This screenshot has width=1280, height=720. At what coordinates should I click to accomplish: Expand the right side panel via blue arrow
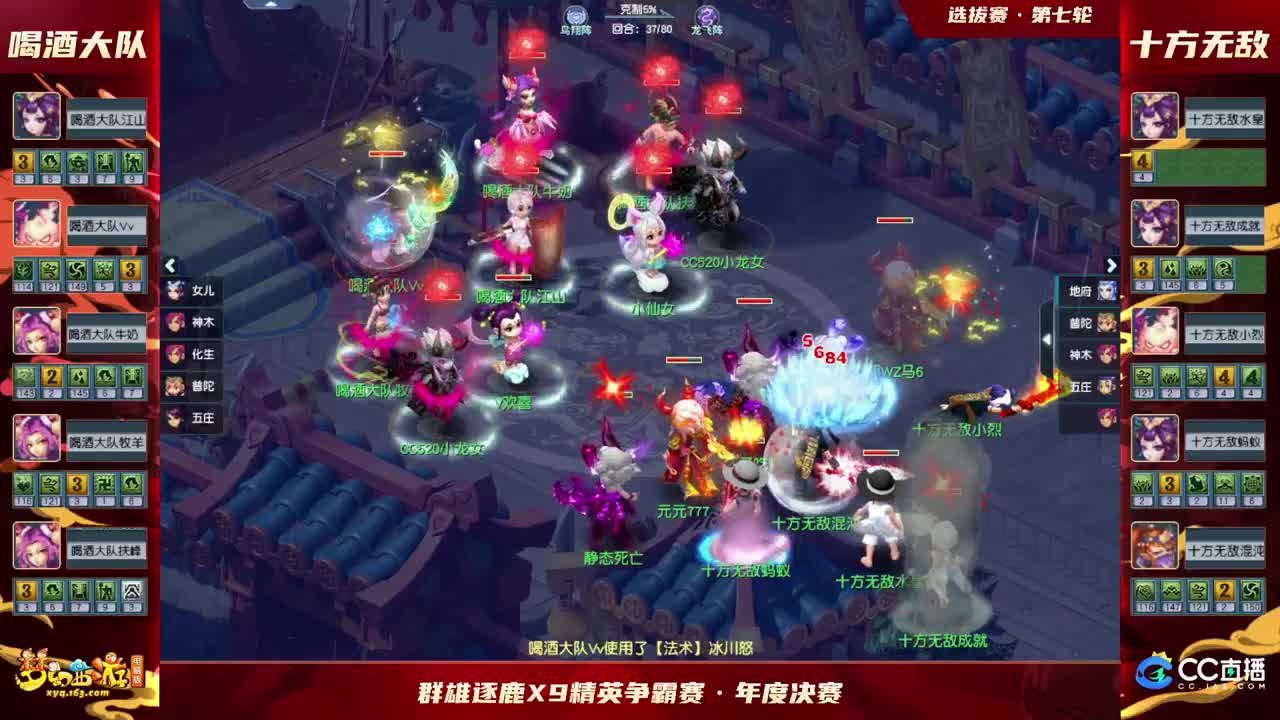point(1111,265)
